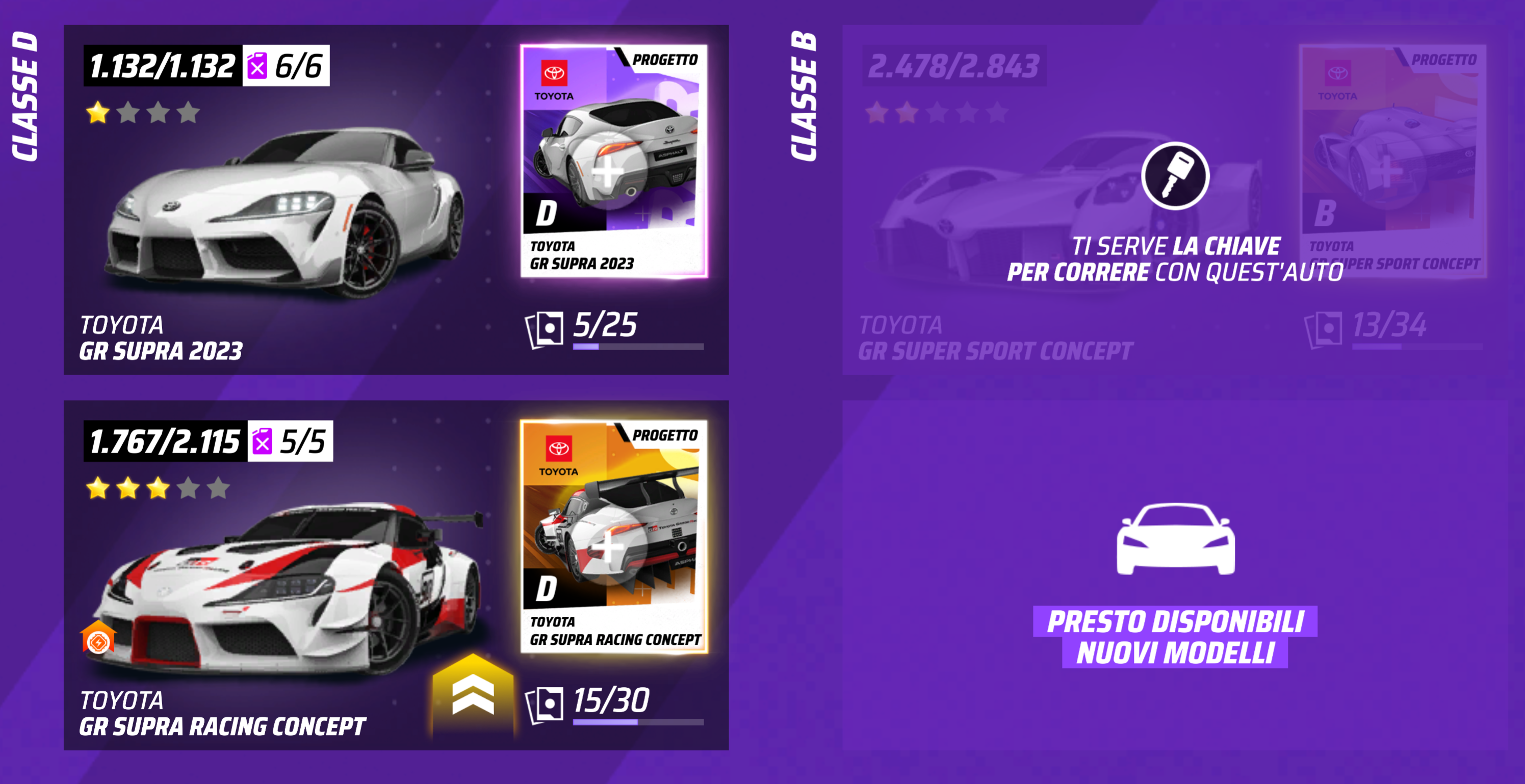Open the GR Supra Racing Concept blueprint card
Viewport: 1525px width, 784px height.
pos(613,536)
